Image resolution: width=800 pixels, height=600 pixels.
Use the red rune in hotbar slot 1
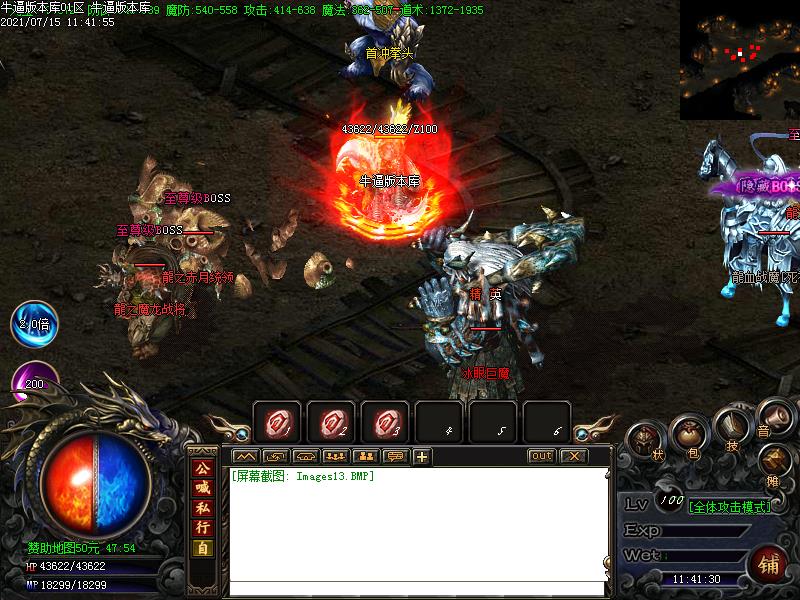pos(276,423)
